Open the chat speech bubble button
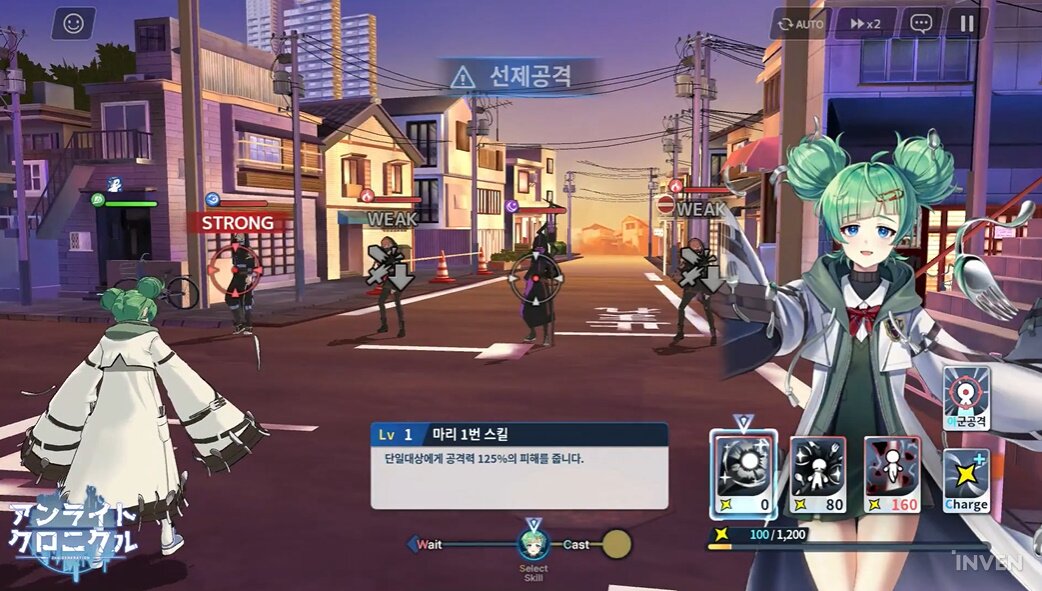 (921, 23)
